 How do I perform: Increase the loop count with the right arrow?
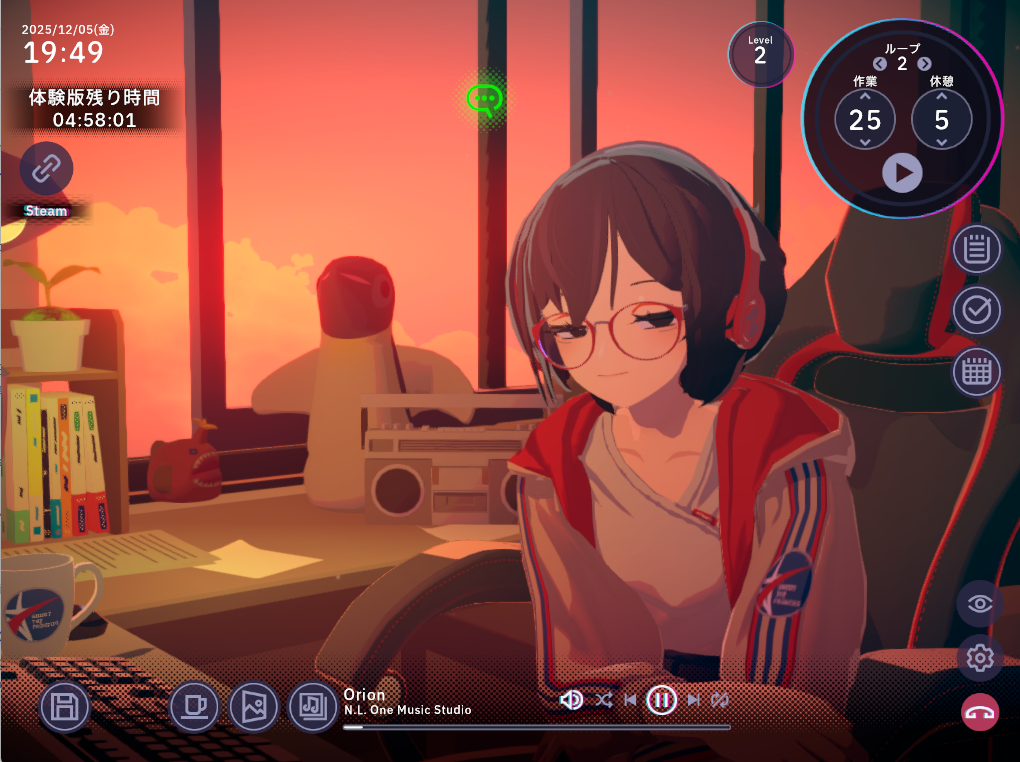924,64
